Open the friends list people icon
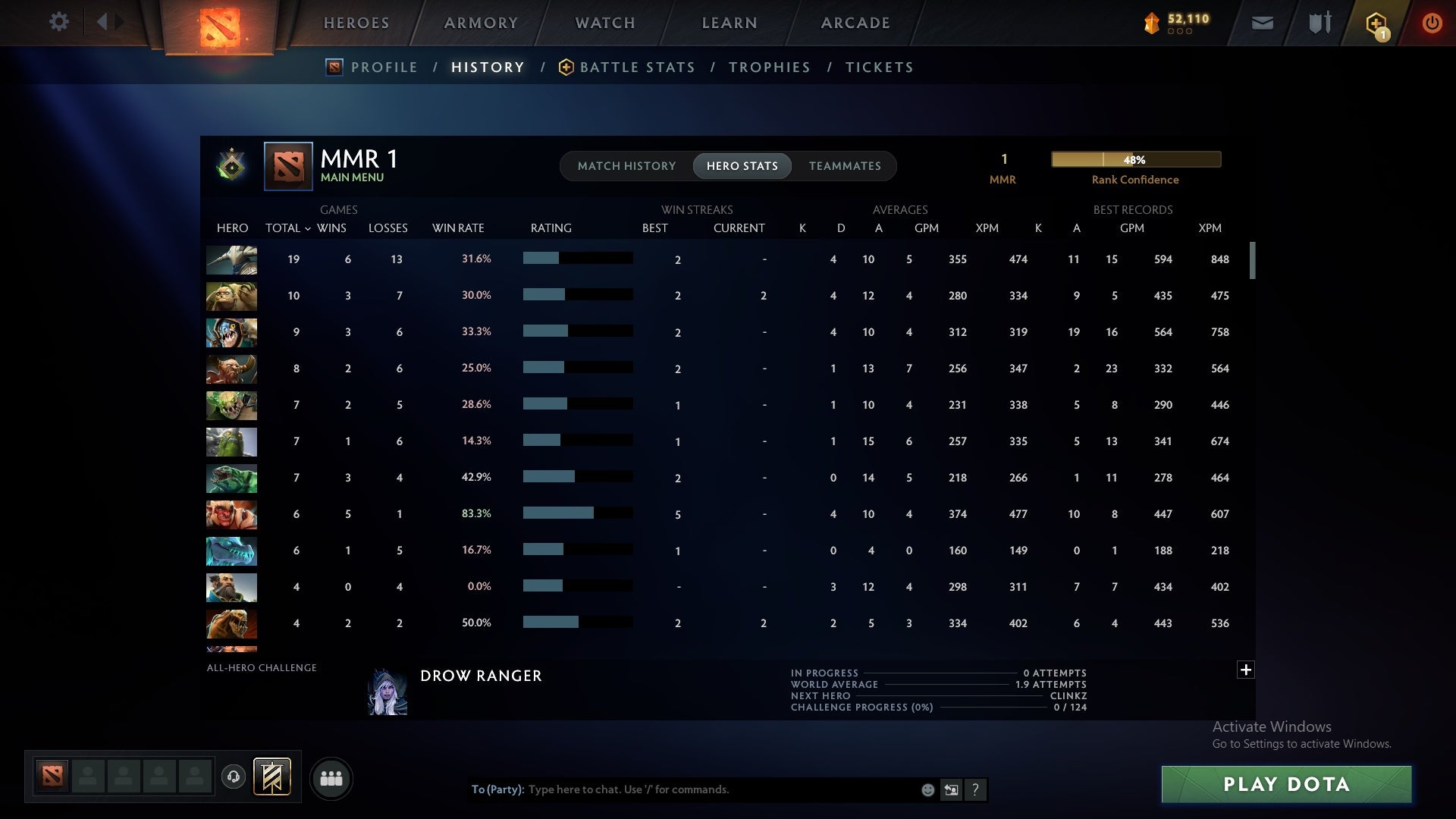The height and width of the screenshot is (819, 1456). (x=331, y=778)
